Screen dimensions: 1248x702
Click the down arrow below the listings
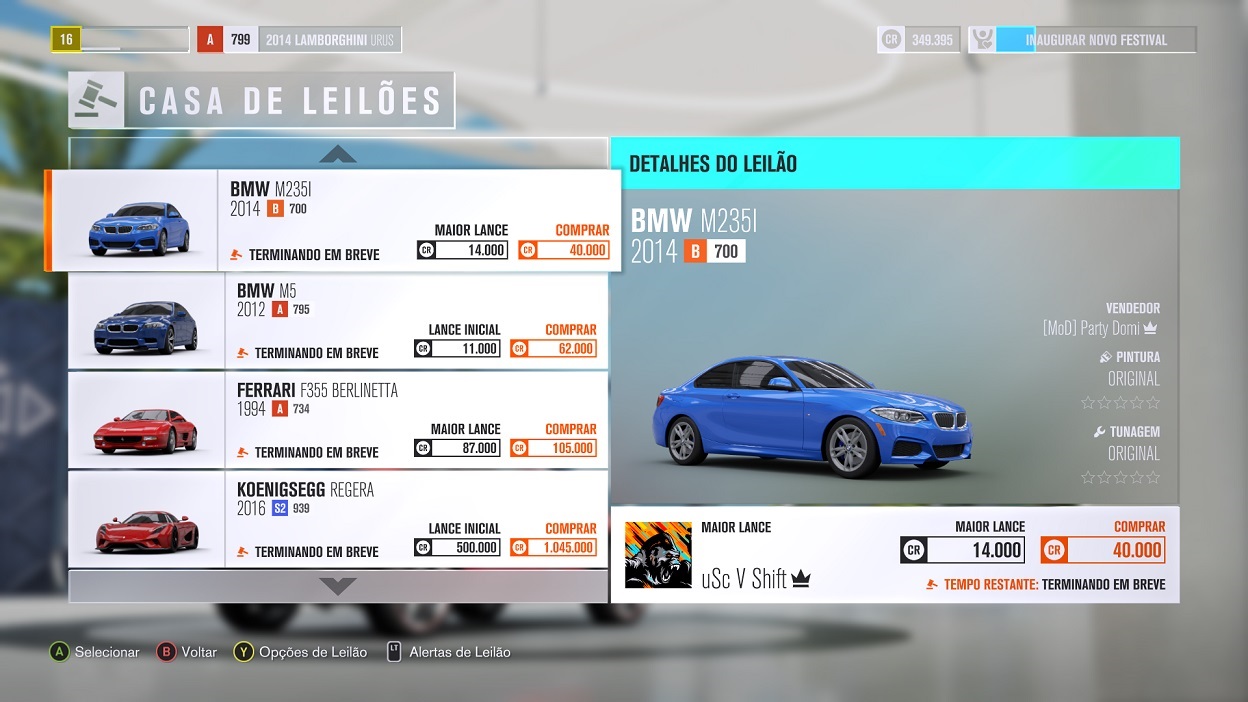click(338, 586)
